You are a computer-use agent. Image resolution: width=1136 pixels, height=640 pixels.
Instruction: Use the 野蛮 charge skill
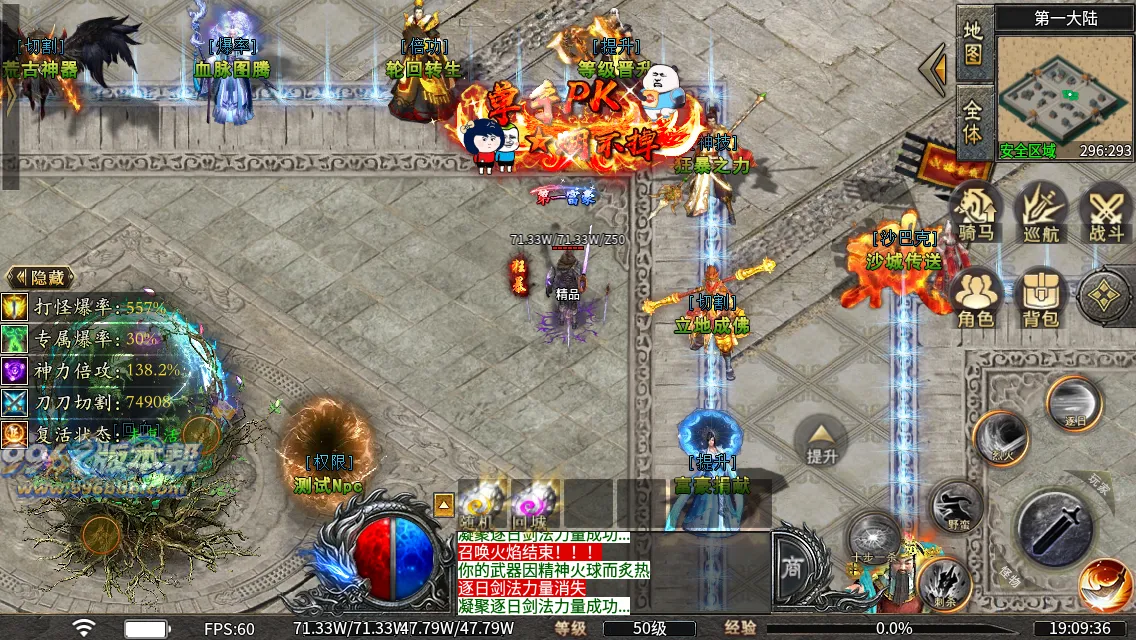956,506
